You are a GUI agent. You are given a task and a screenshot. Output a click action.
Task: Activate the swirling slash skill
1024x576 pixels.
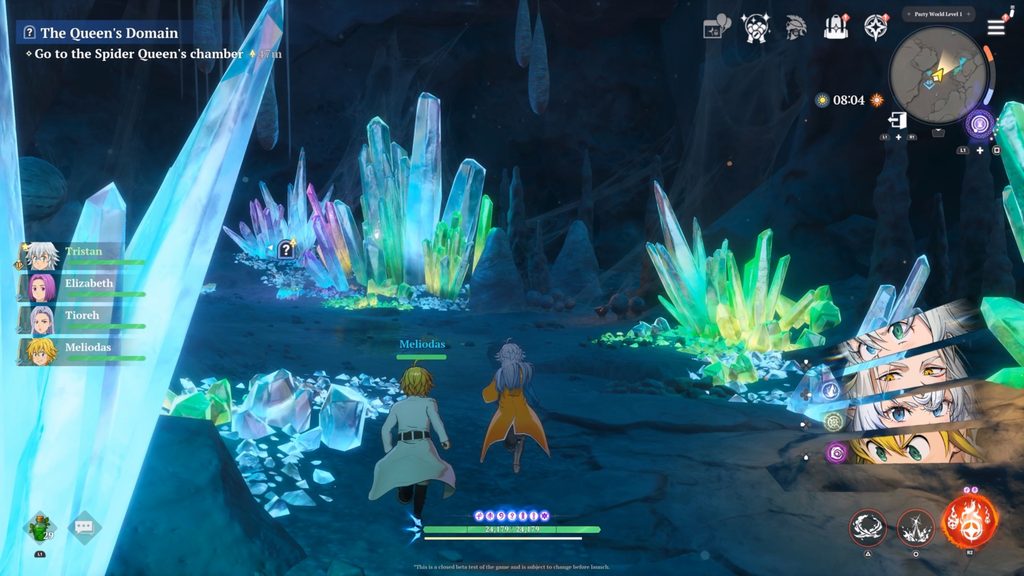pos(868,527)
